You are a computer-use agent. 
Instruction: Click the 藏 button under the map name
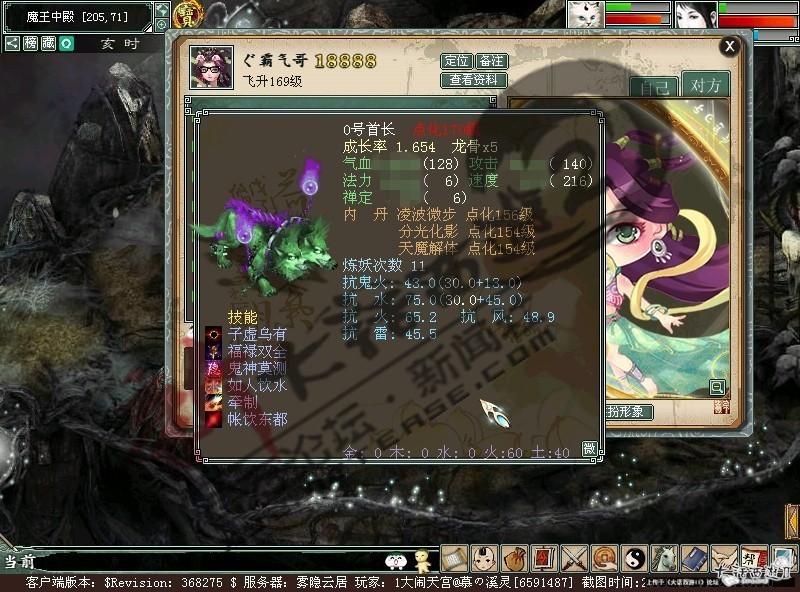[48, 44]
